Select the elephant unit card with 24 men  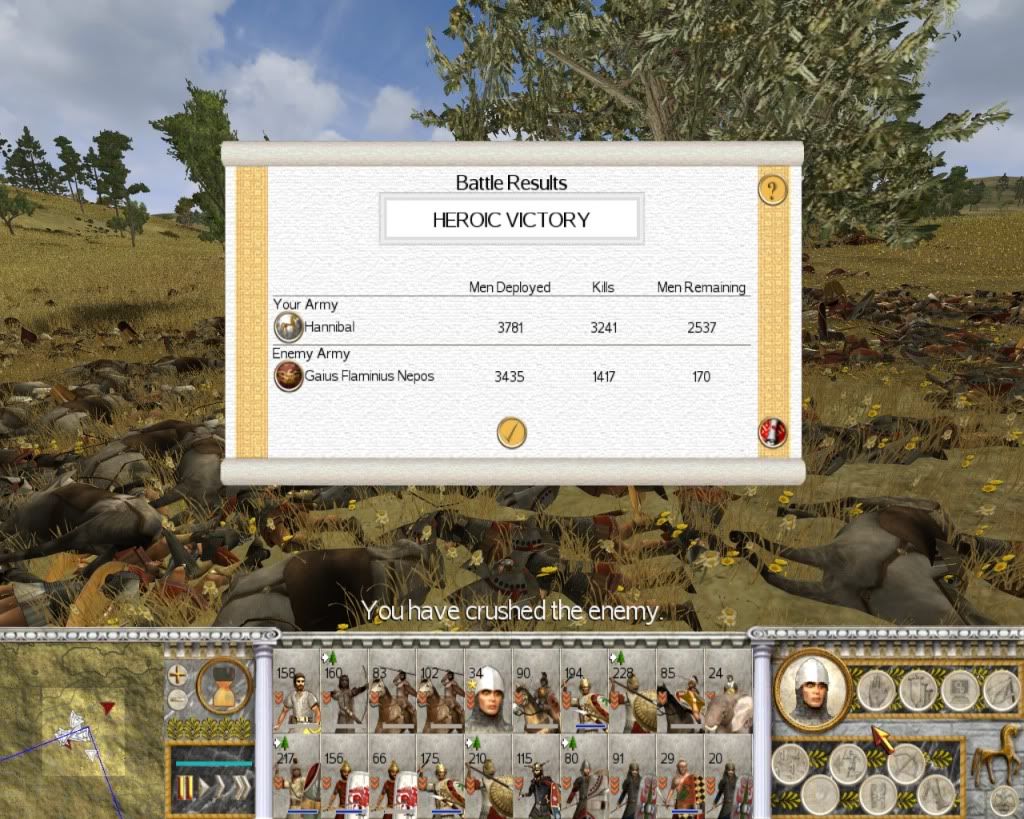pyautogui.click(x=728, y=692)
